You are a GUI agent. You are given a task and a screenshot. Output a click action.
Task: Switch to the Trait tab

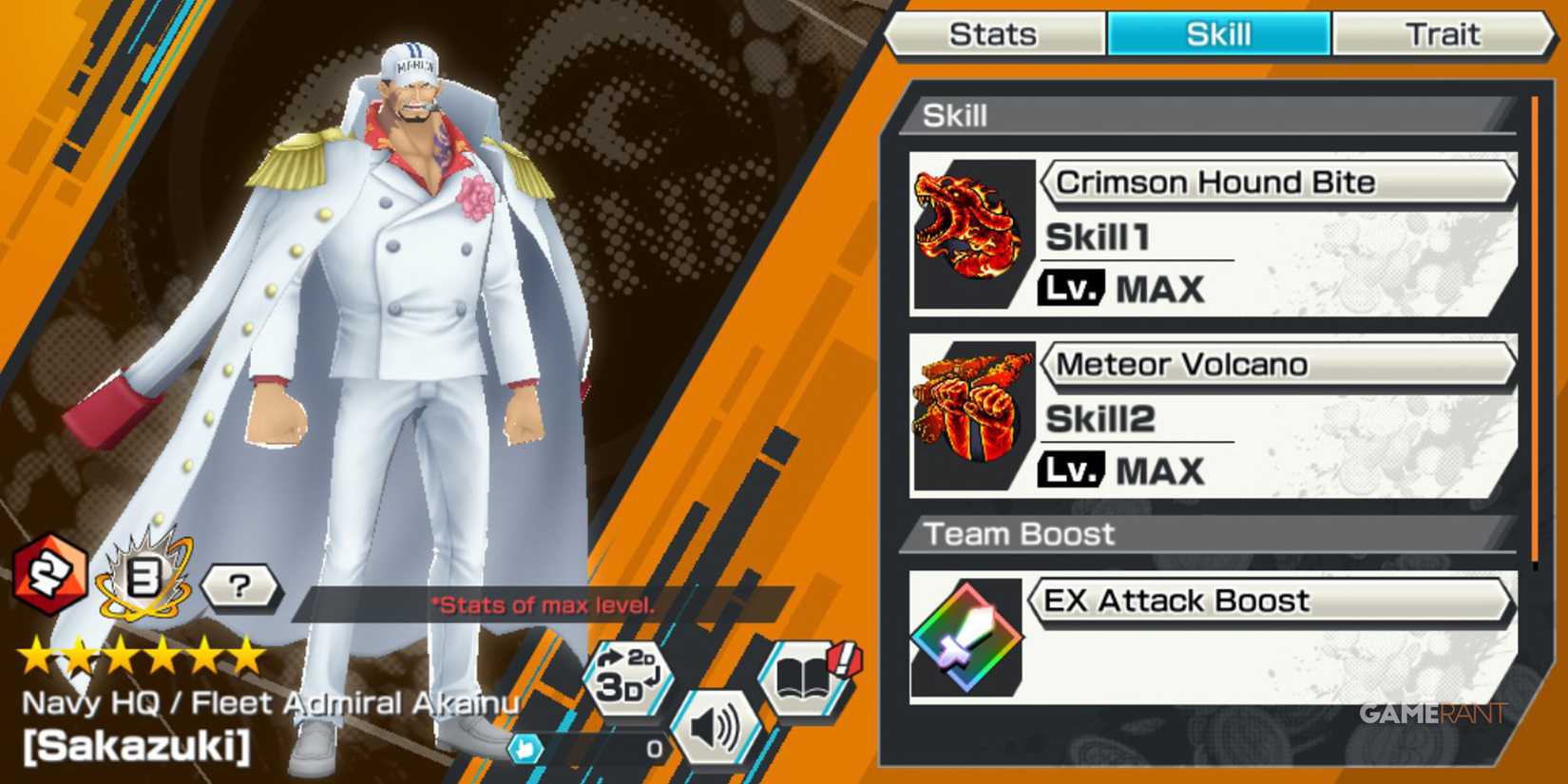point(1444,34)
